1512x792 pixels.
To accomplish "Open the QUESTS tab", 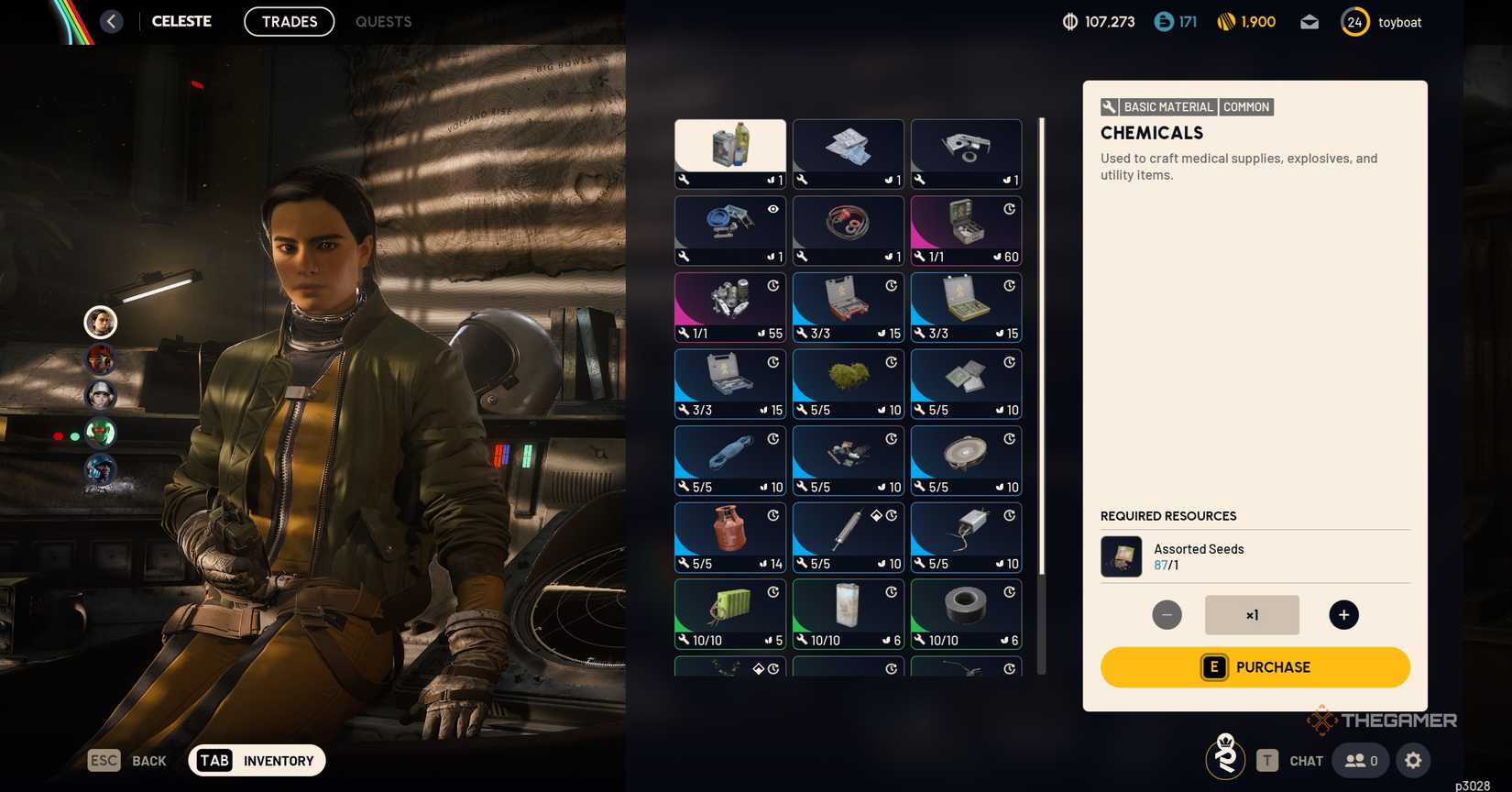I will (383, 21).
